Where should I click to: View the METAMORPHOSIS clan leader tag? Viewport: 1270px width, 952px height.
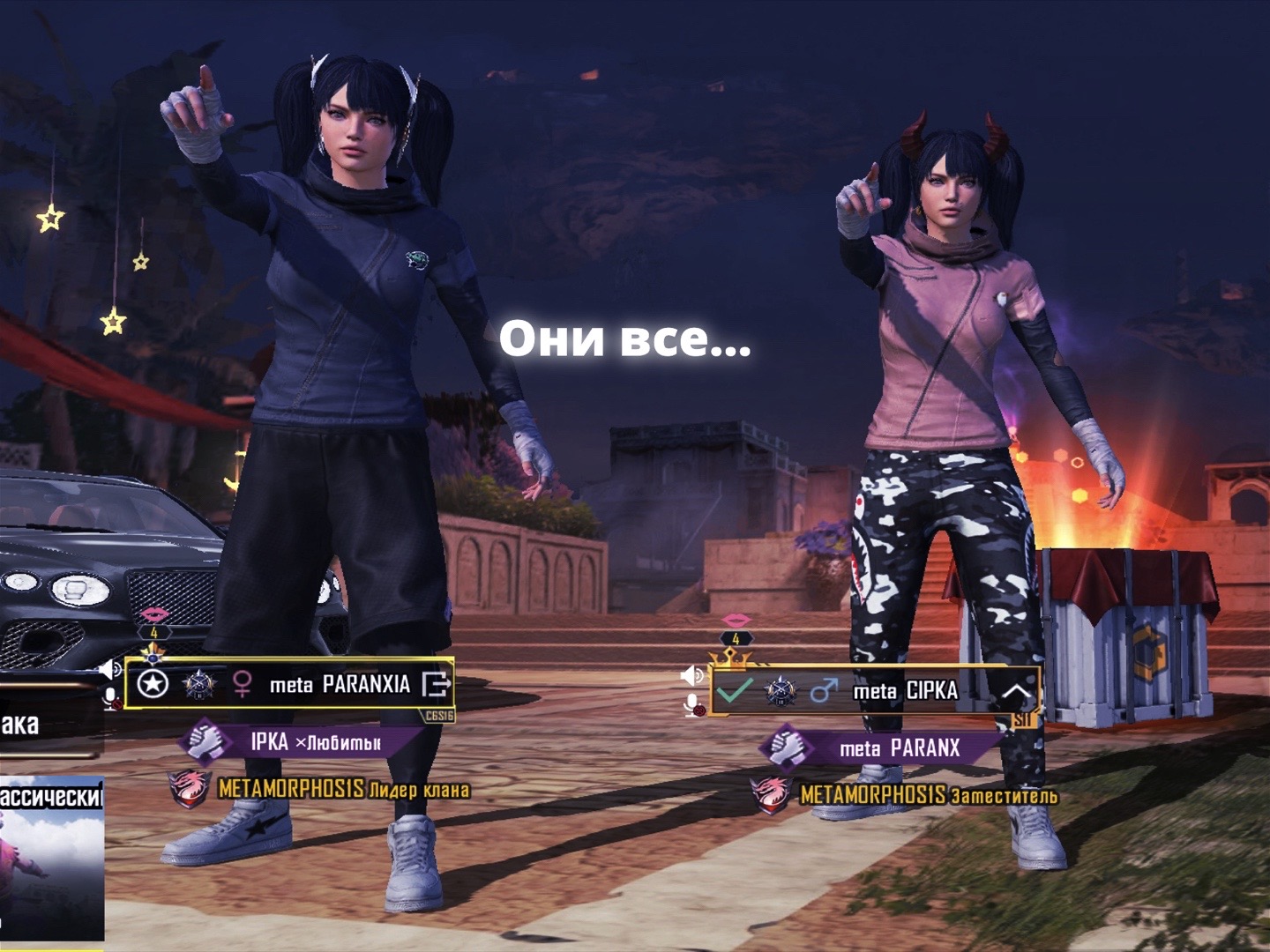[322, 788]
